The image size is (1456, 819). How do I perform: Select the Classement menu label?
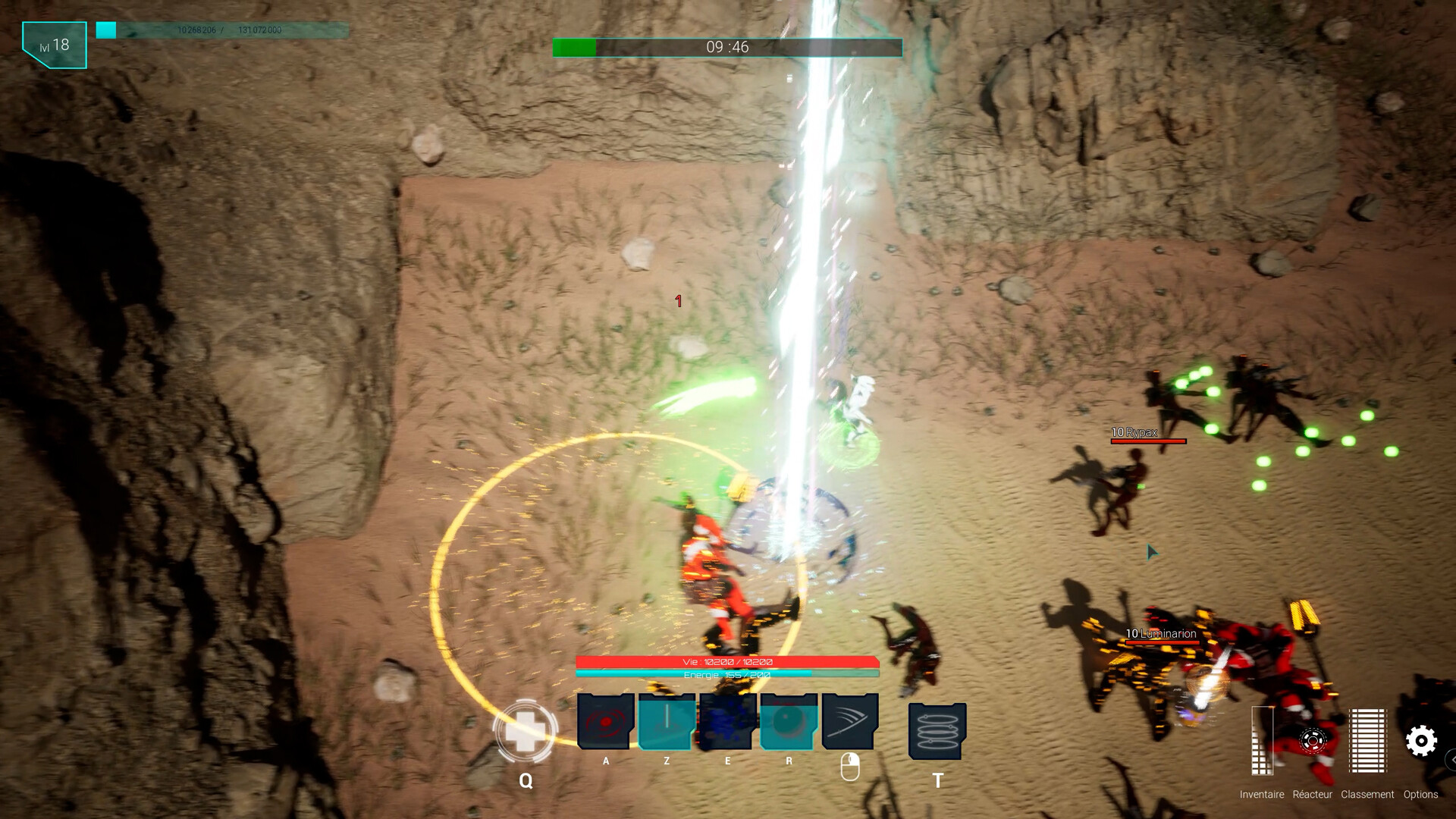1367,795
